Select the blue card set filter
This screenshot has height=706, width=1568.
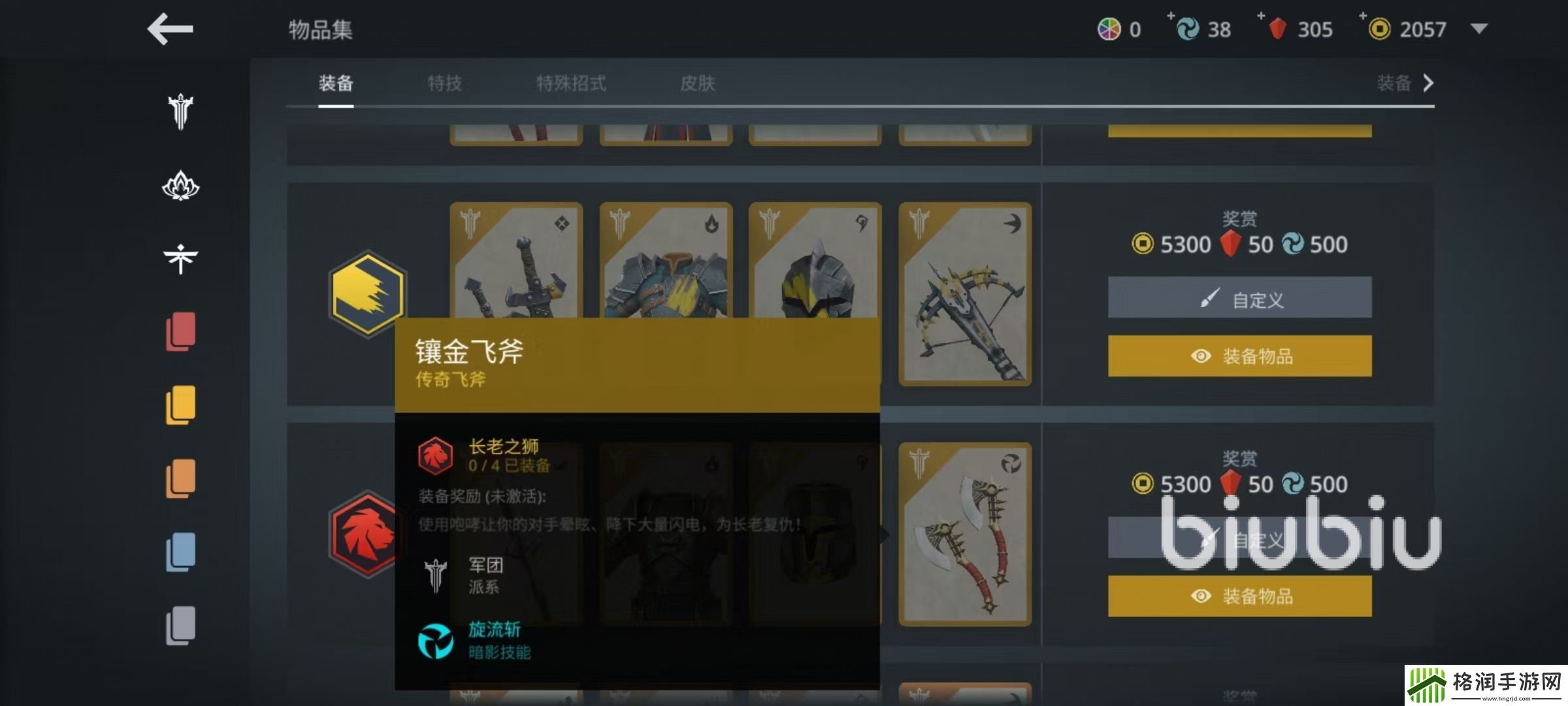pos(182,552)
